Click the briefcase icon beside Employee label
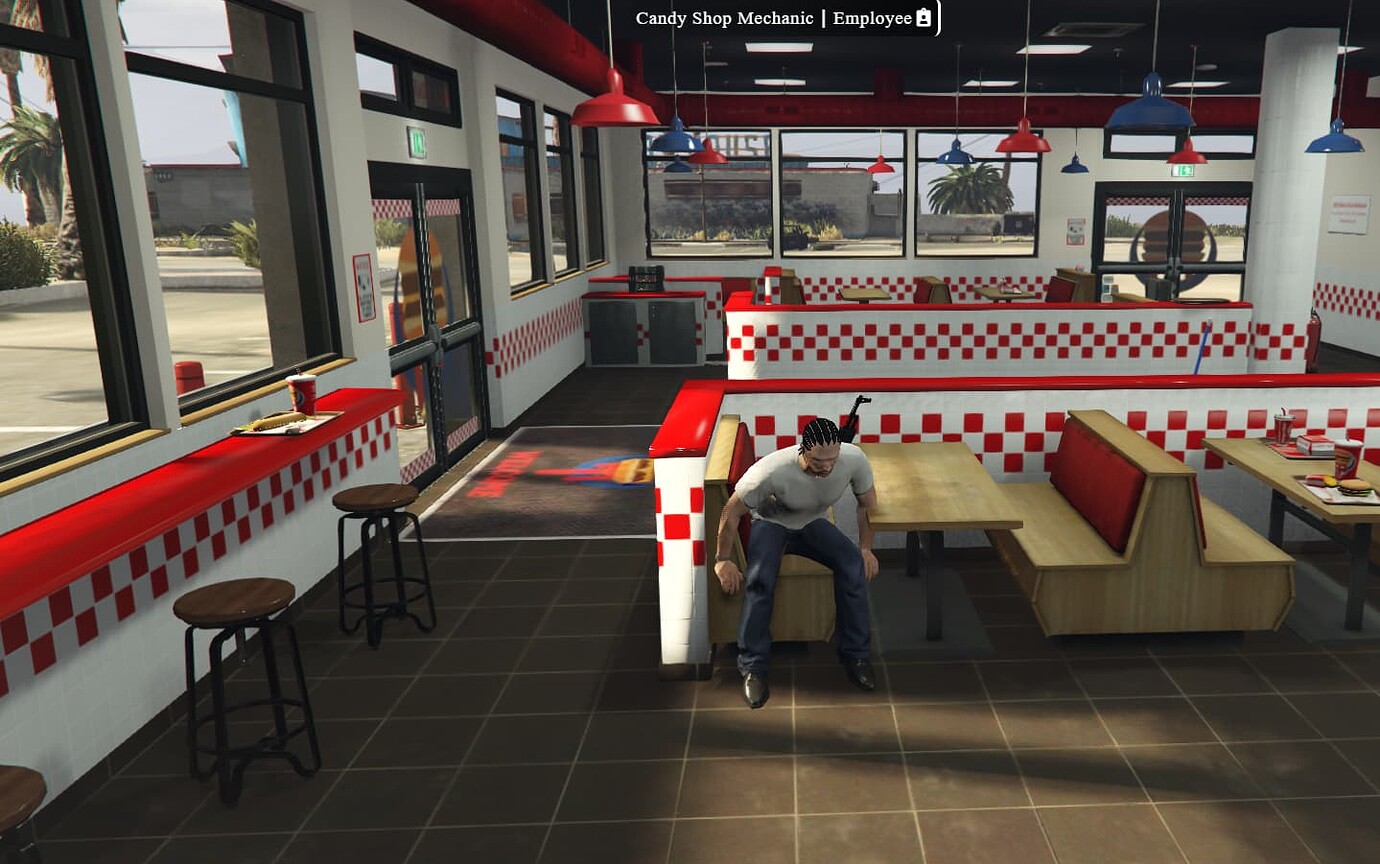The width and height of the screenshot is (1380, 864). tap(923, 17)
